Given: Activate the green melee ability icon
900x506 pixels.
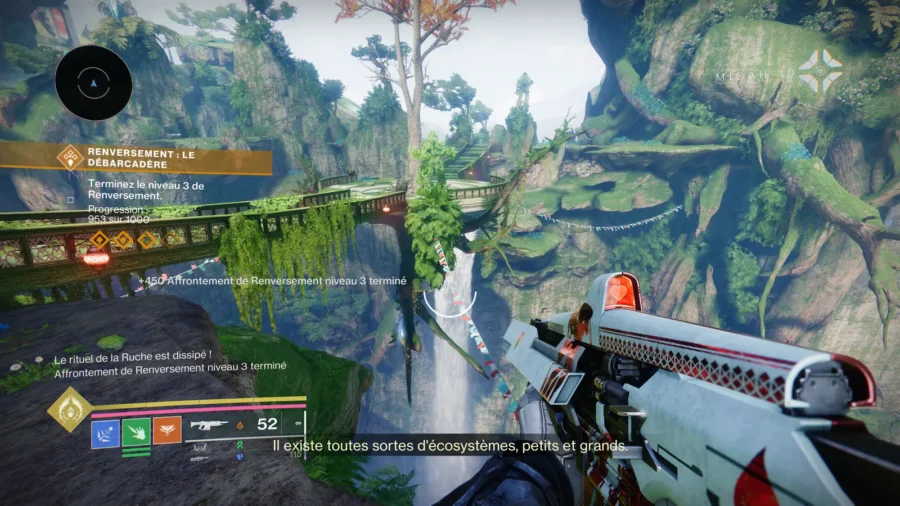Looking at the screenshot, I should click(x=136, y=431).
